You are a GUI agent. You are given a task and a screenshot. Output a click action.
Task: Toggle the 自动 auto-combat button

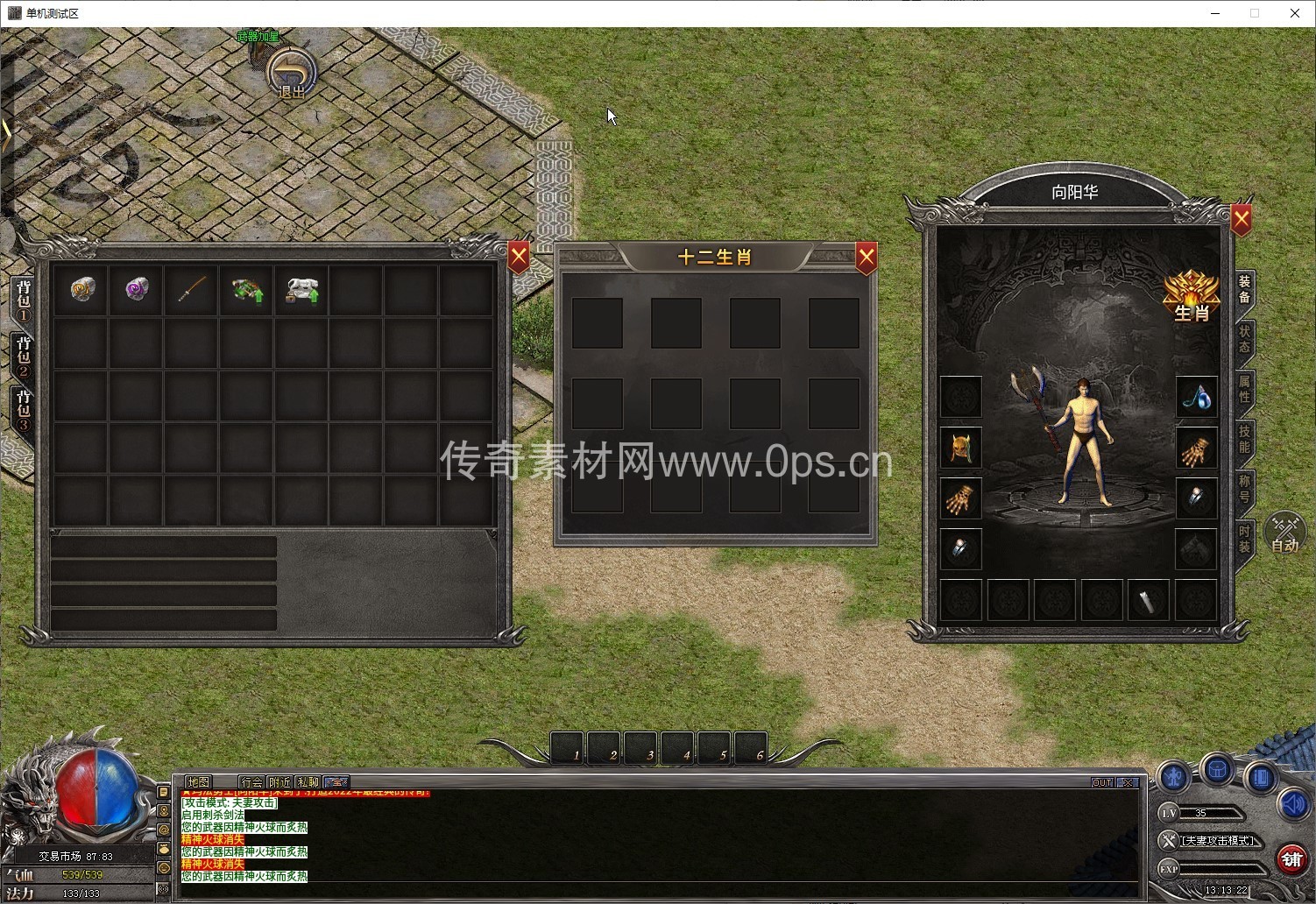point(1284,533)
